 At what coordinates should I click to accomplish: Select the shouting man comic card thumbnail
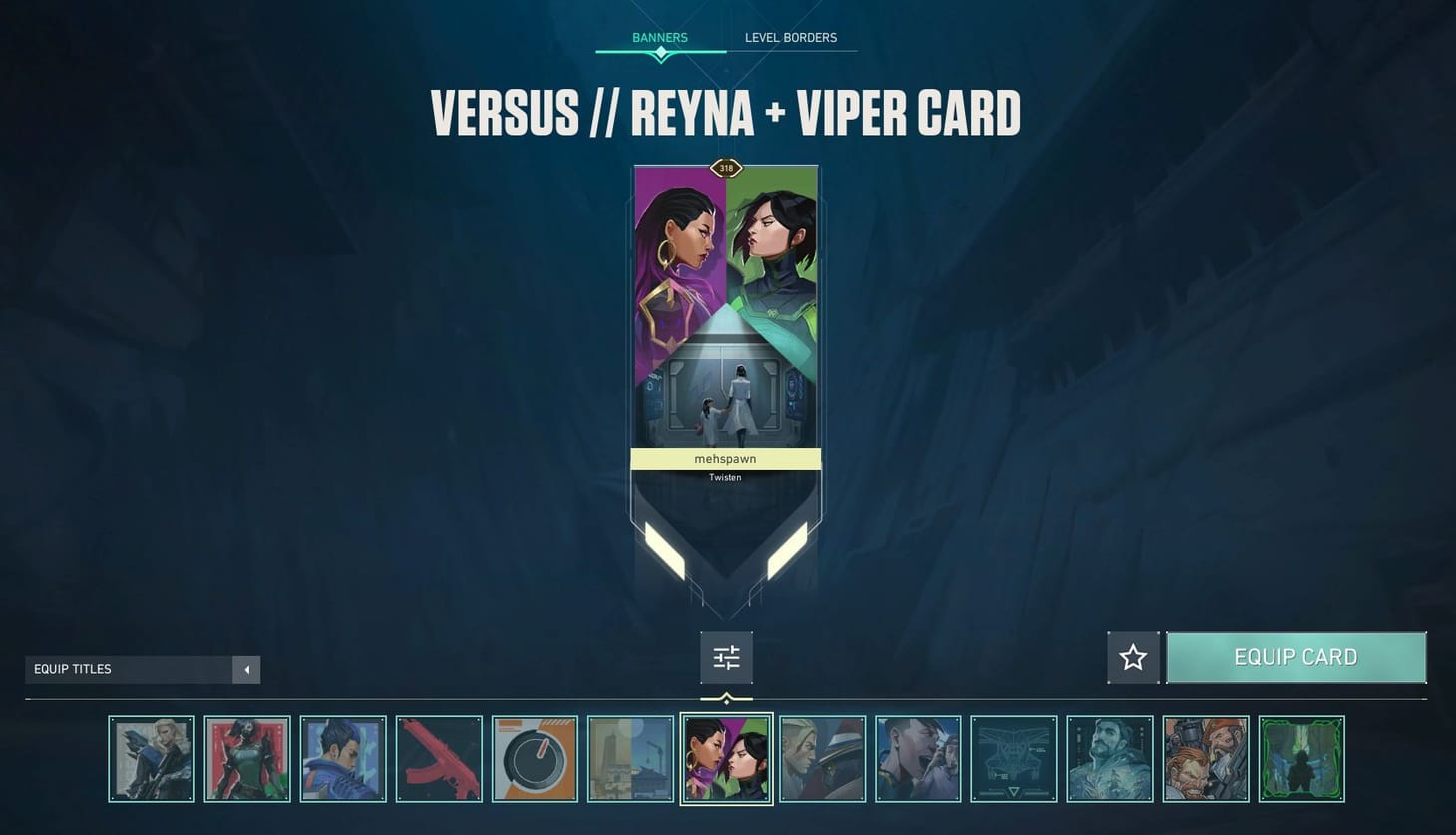coord(917,758)
